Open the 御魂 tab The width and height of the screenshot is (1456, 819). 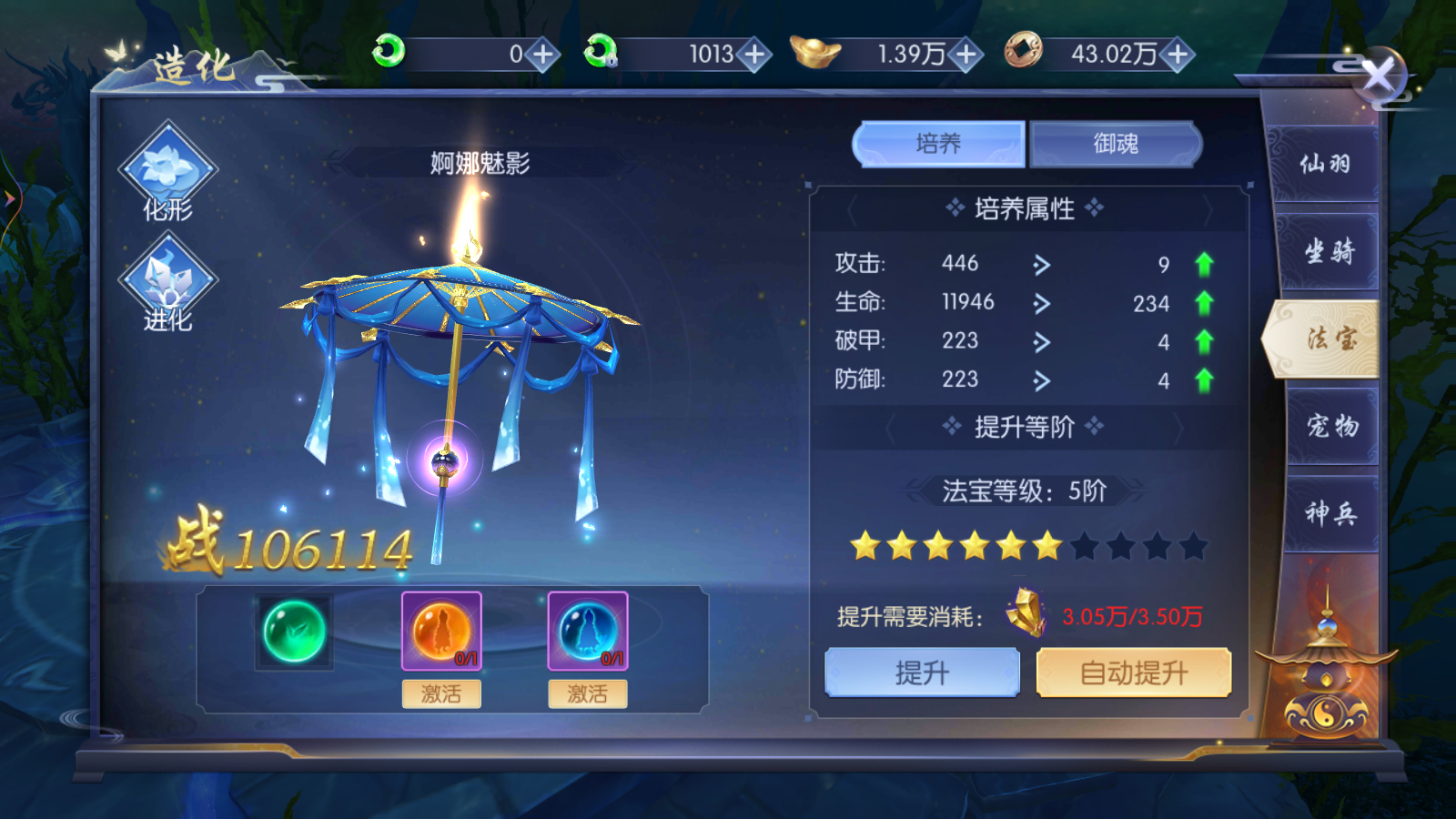pos(1116,144)
